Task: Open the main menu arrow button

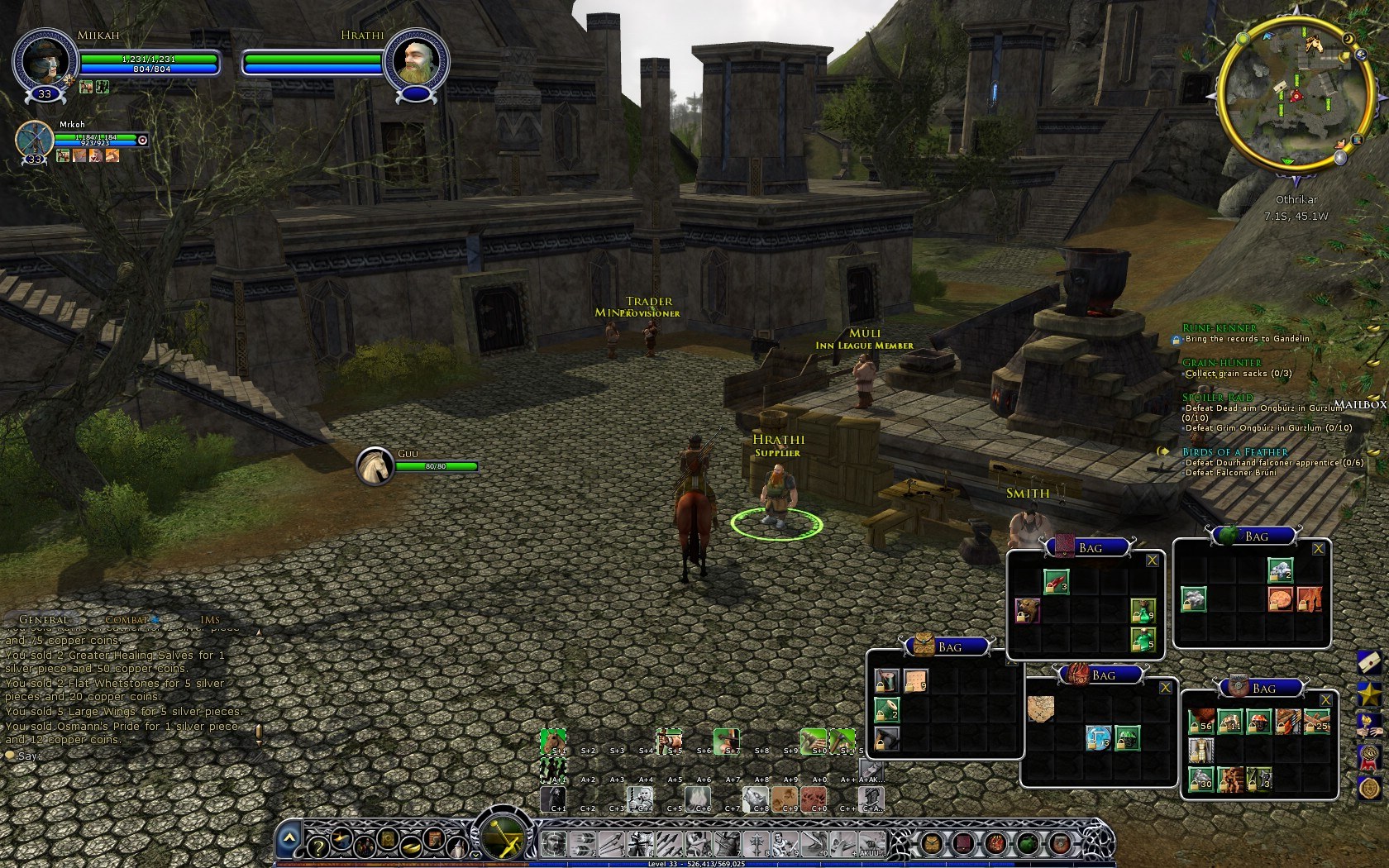Action: click(x=289, y=837)
